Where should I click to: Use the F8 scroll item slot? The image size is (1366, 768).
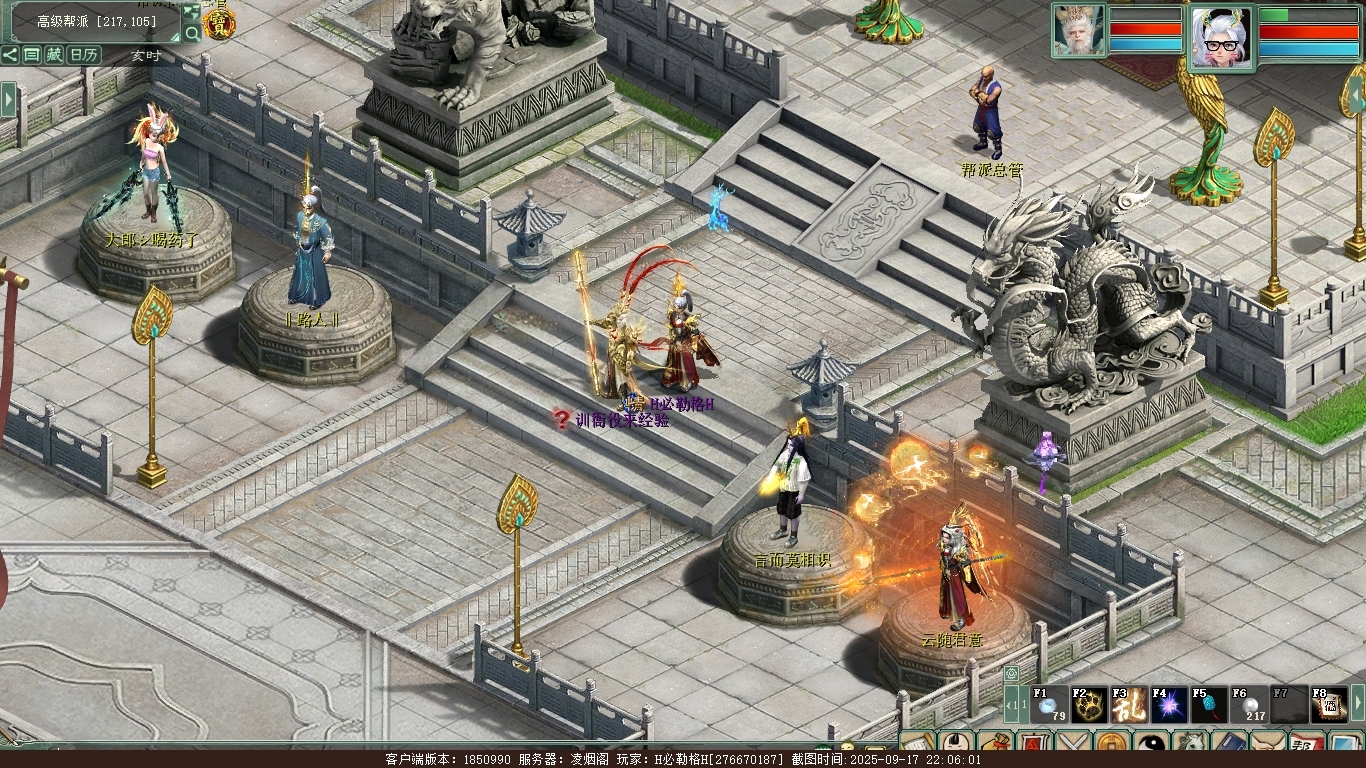[x=1329, y=705]
